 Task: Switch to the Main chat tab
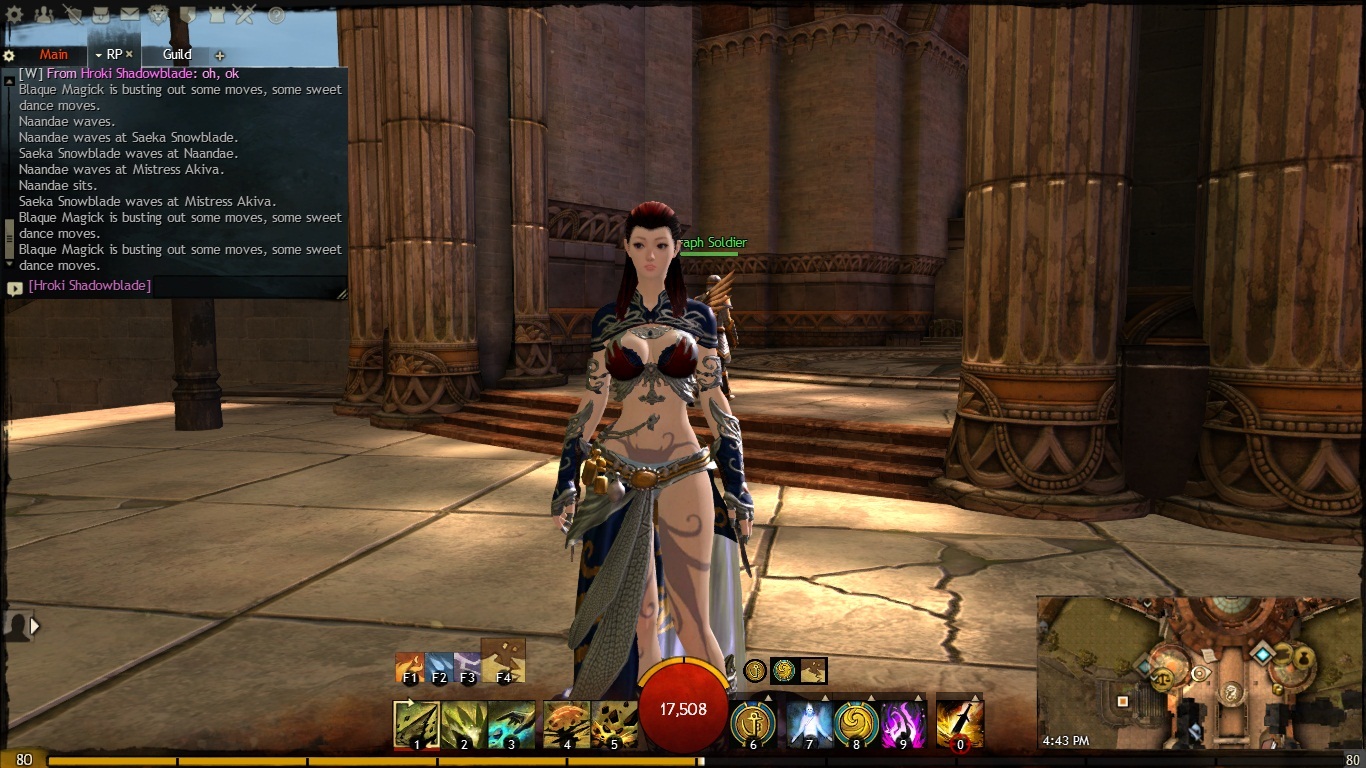pyautogui.click(x=53, y=55)
